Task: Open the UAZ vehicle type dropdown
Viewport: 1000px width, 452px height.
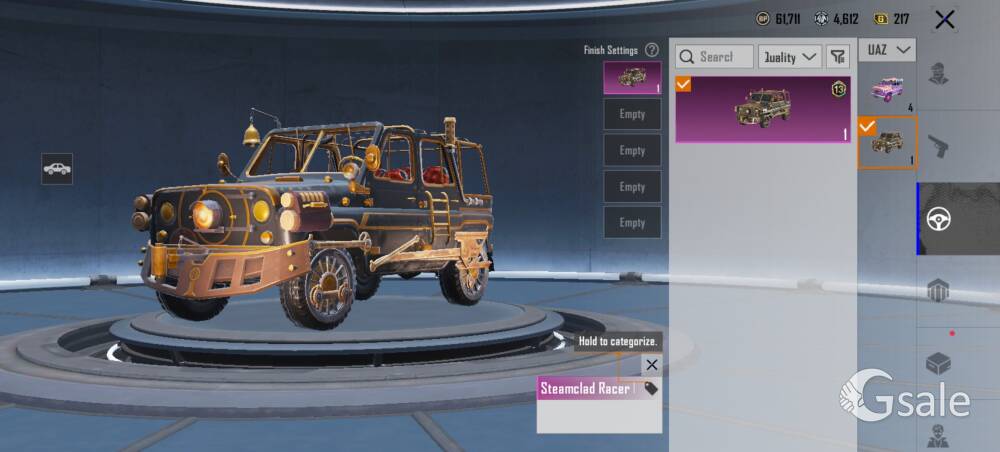Action: click(x=887, y=49)
